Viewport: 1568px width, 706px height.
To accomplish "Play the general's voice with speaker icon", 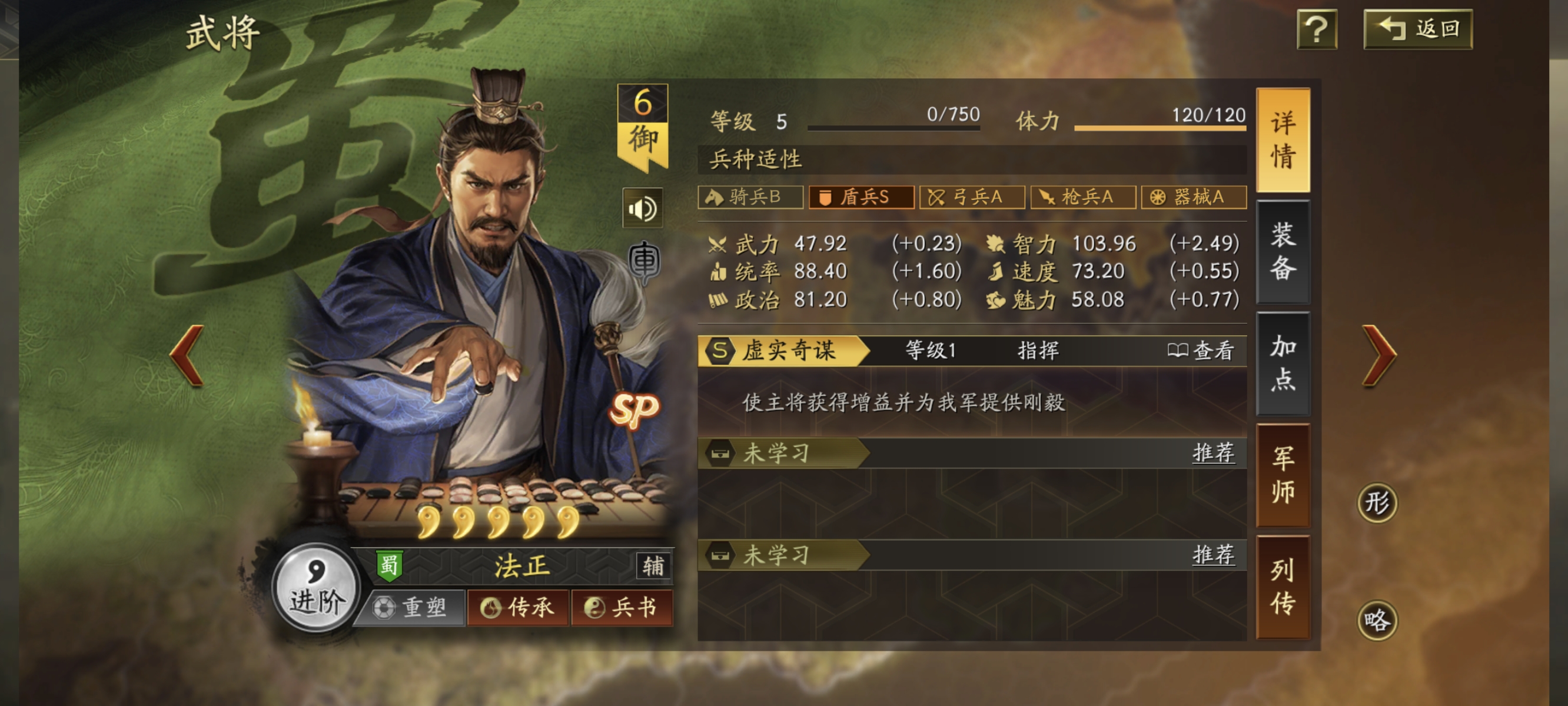I will 642,209.
